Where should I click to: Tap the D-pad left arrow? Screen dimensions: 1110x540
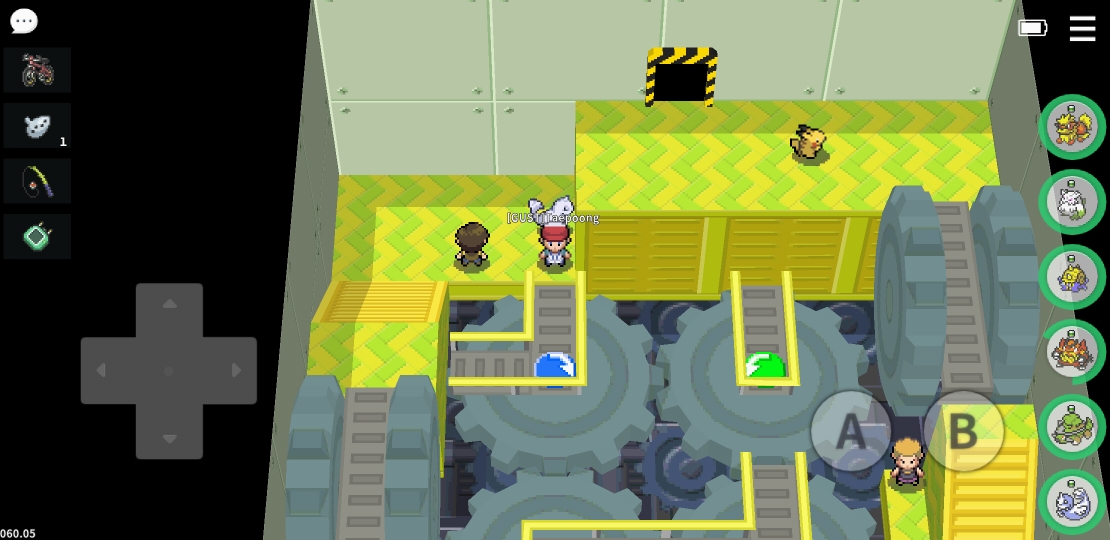pyautogui.click(x=101, y=371)
